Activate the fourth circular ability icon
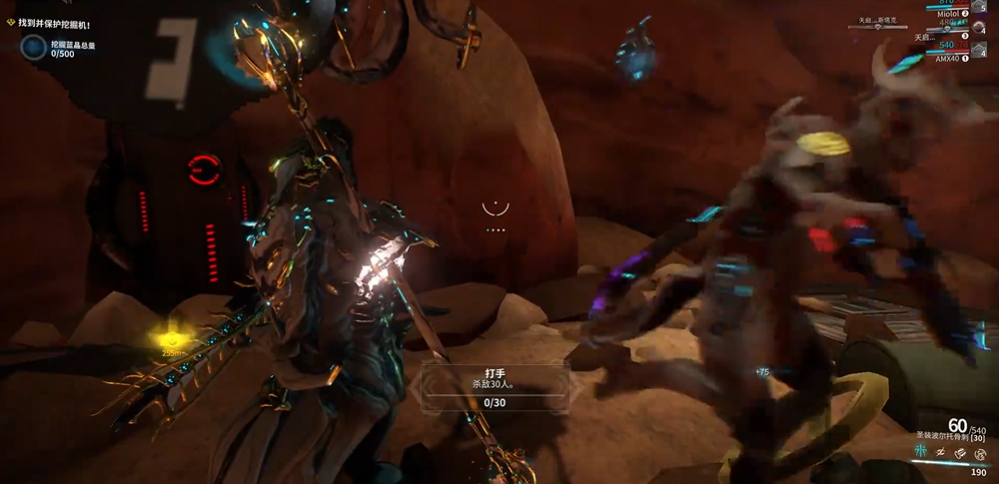The height and width of the screenshot is (484, 999). (980, 453)
